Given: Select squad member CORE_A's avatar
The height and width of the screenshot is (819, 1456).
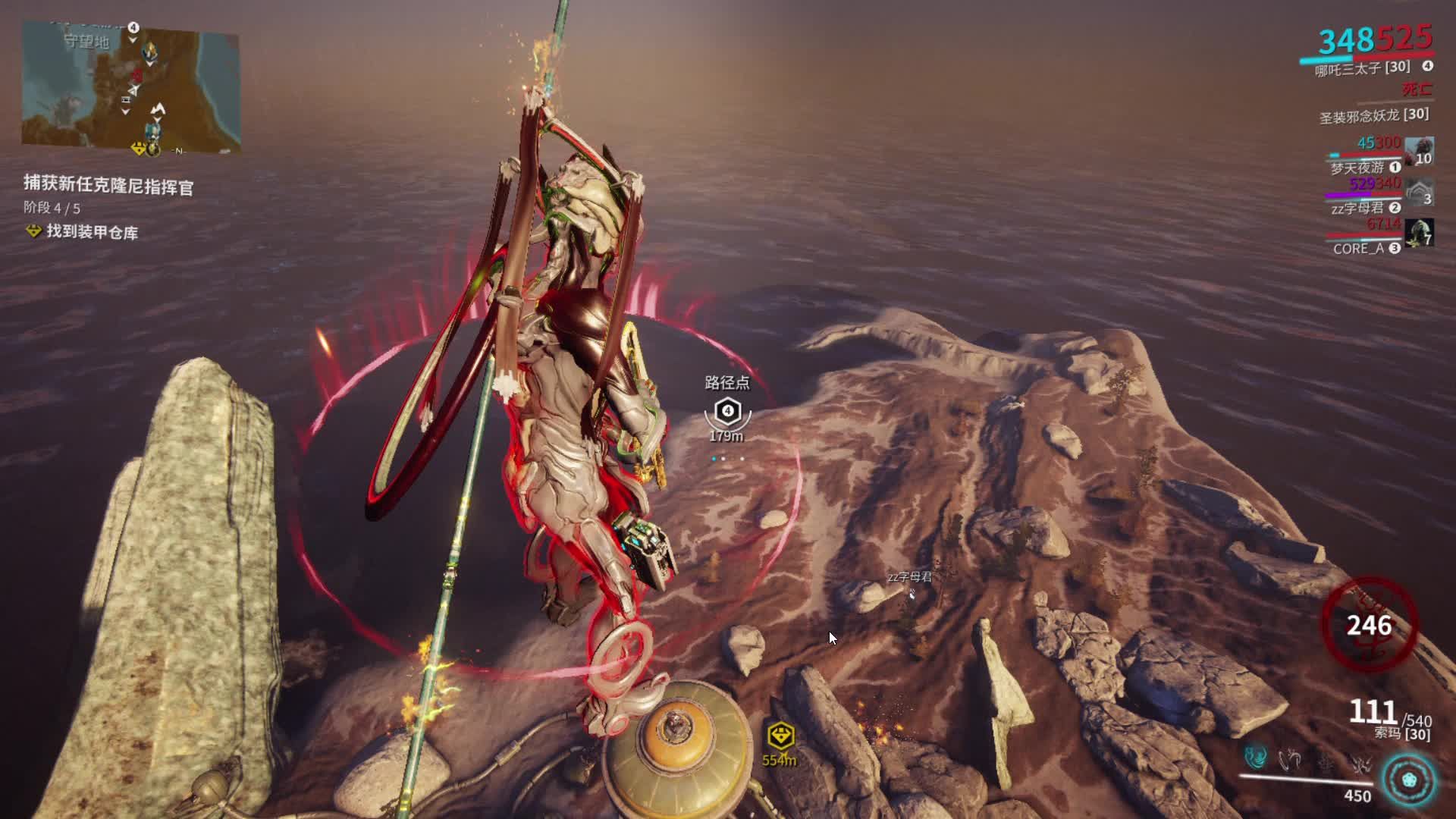Looking at the screenshot, I should (x=1418, y=233).
